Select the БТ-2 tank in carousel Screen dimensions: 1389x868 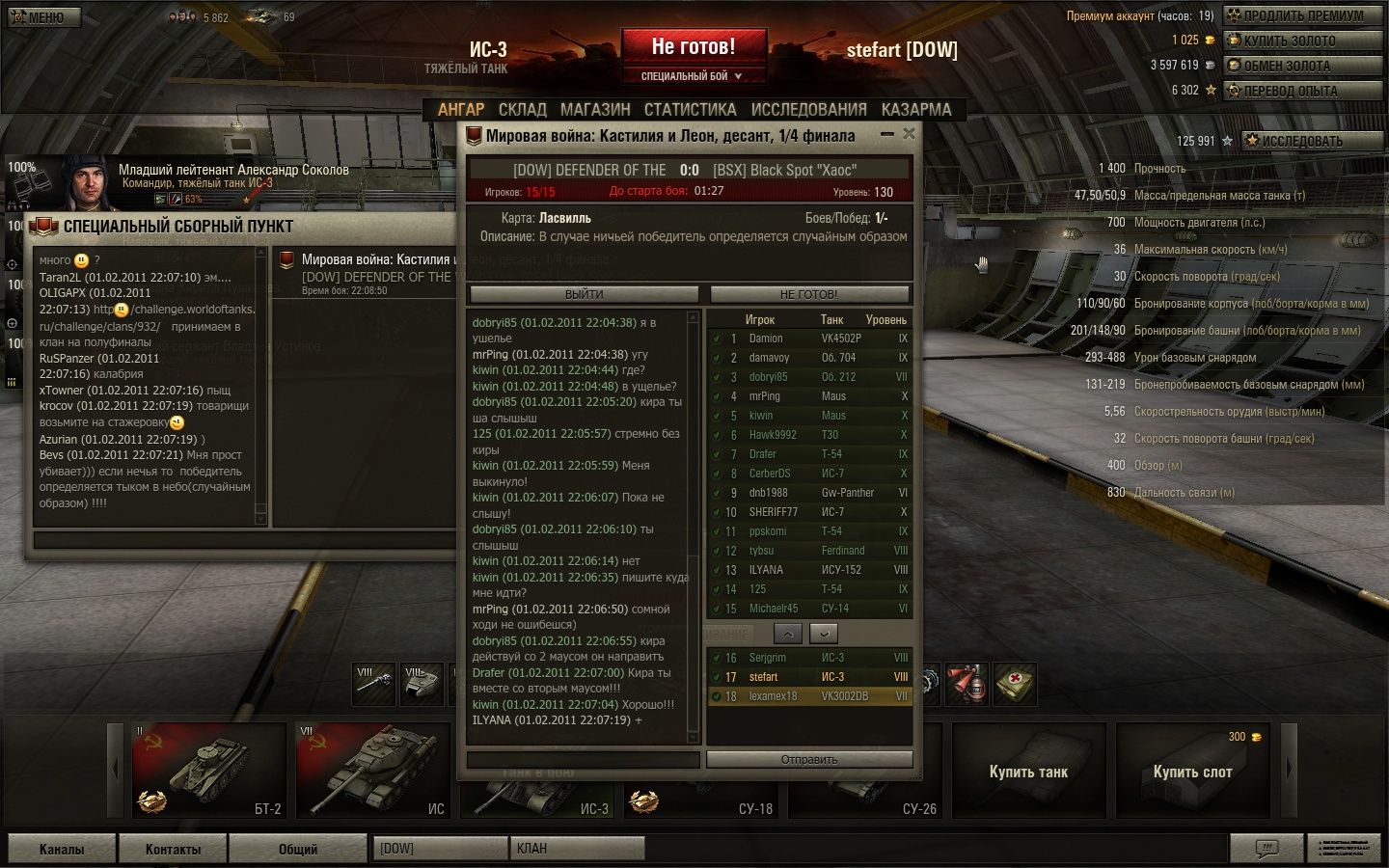pyautogui.click(x=209, y=769)
